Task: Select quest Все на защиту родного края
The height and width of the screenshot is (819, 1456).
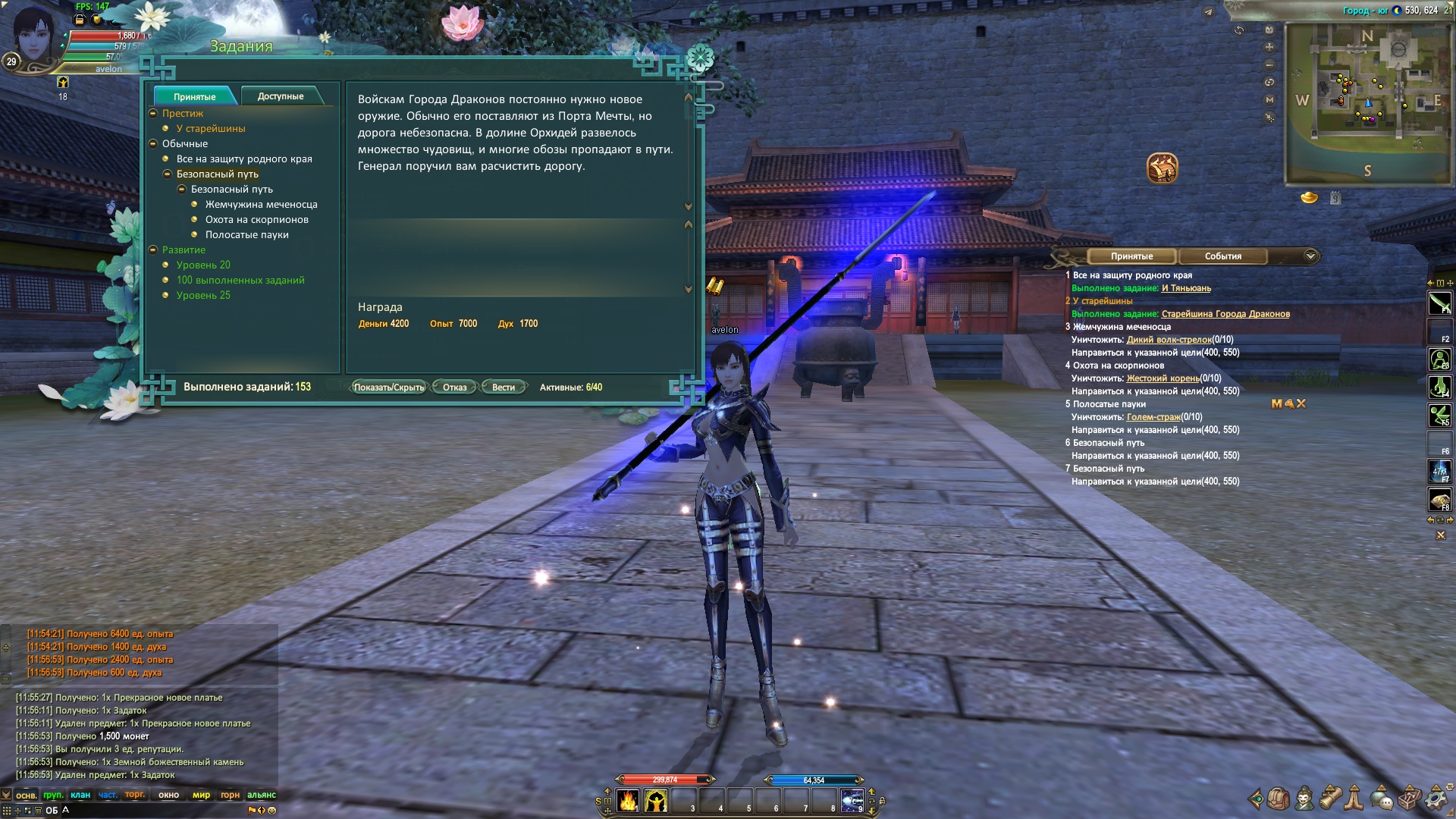Action: point(244,159)
